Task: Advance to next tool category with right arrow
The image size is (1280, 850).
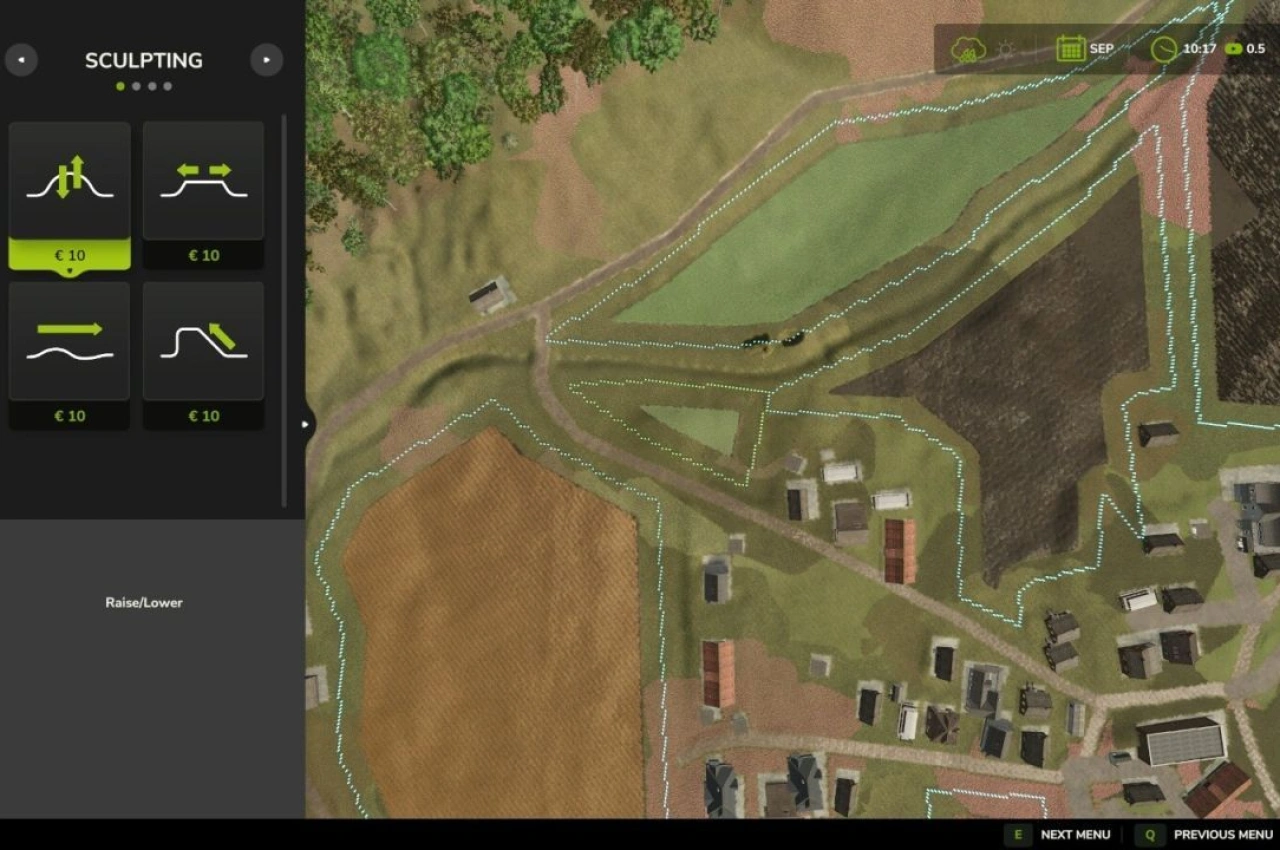Action: [266, 60]
